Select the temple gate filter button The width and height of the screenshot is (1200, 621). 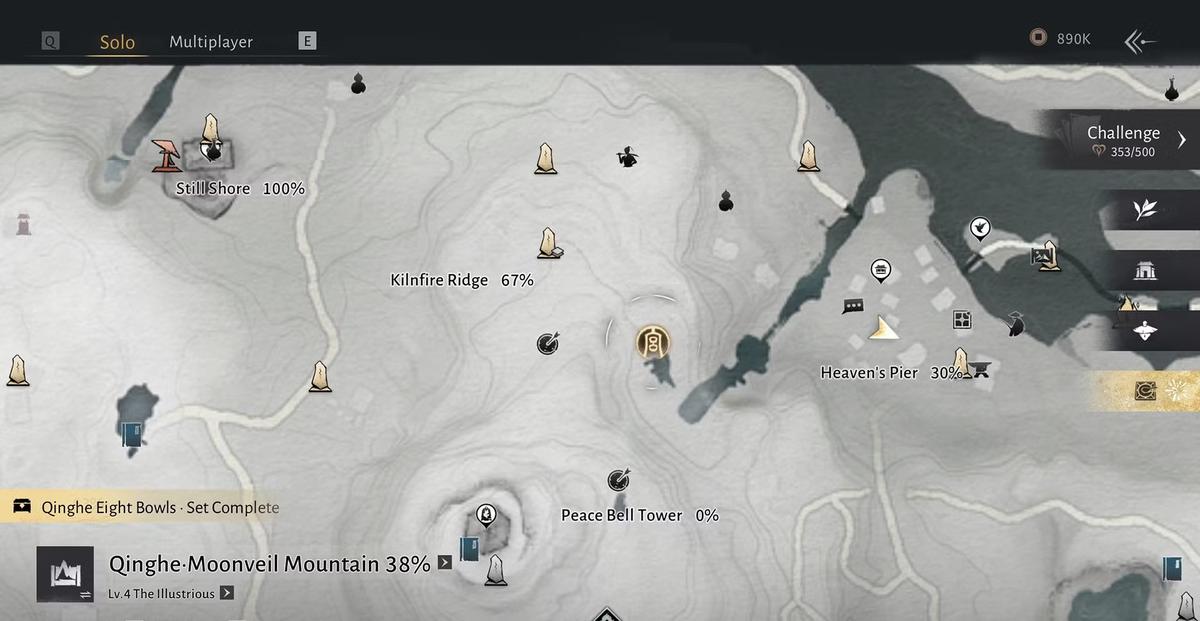(1145, 270)
